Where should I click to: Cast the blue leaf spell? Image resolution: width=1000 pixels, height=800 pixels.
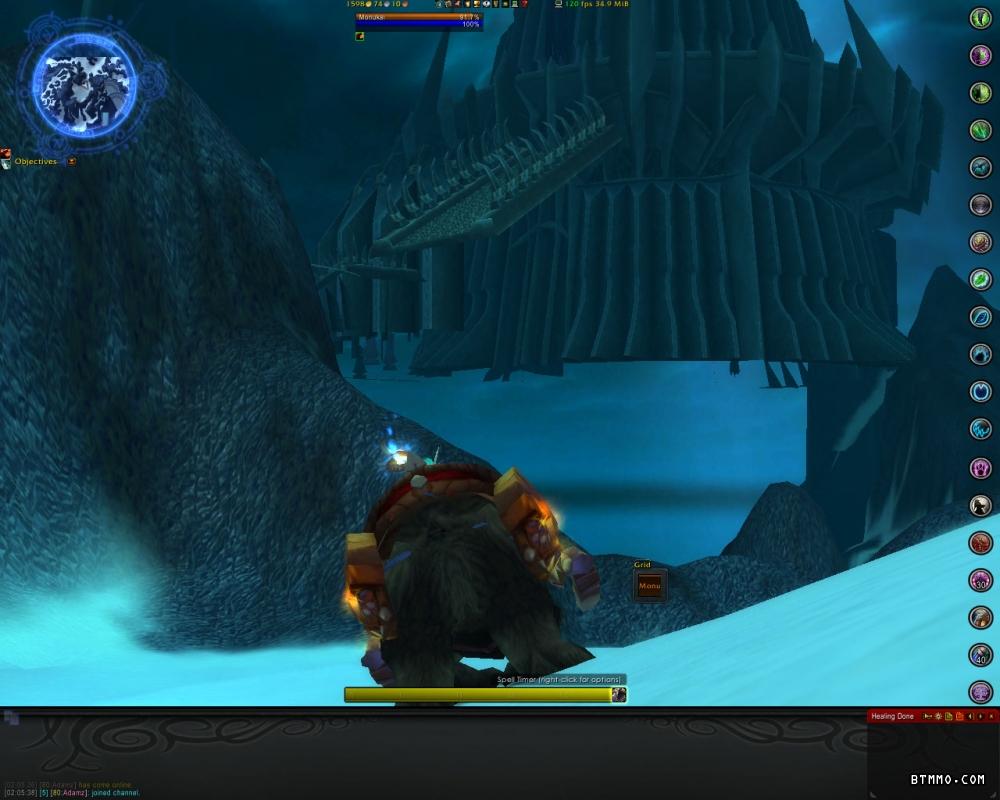(981, 317)
